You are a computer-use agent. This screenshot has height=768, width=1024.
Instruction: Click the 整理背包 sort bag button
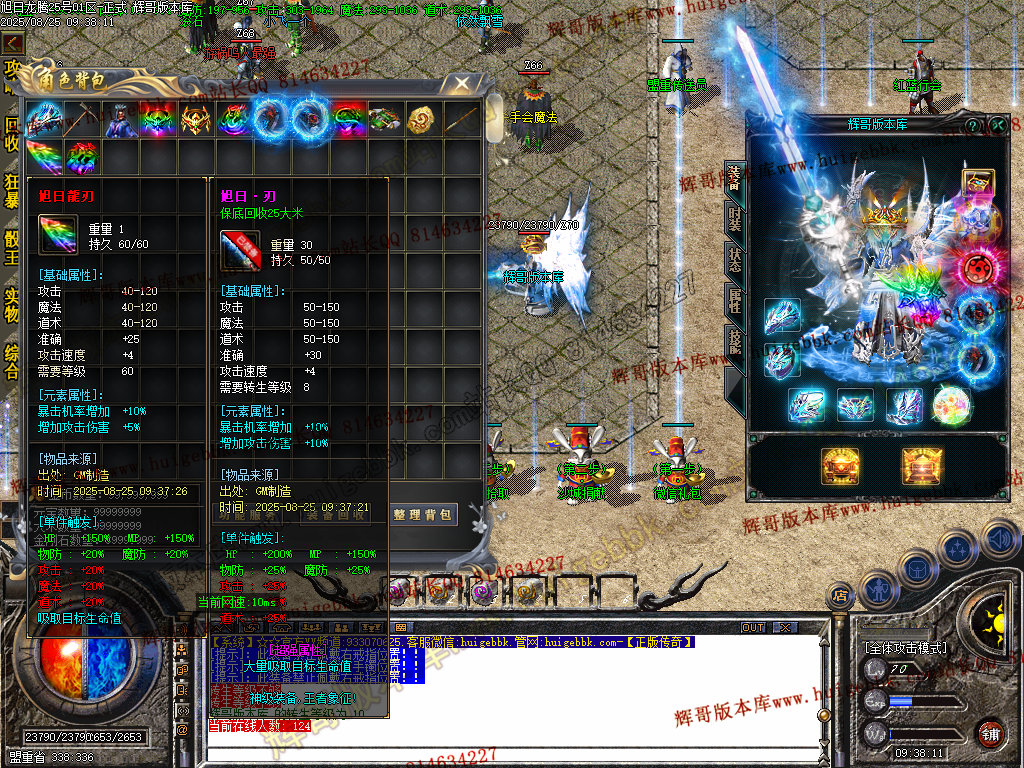[423, 515]
